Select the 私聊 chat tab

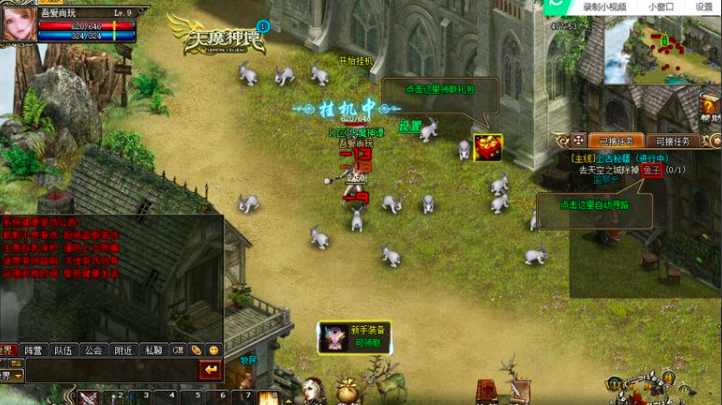[x=152, y=350]
